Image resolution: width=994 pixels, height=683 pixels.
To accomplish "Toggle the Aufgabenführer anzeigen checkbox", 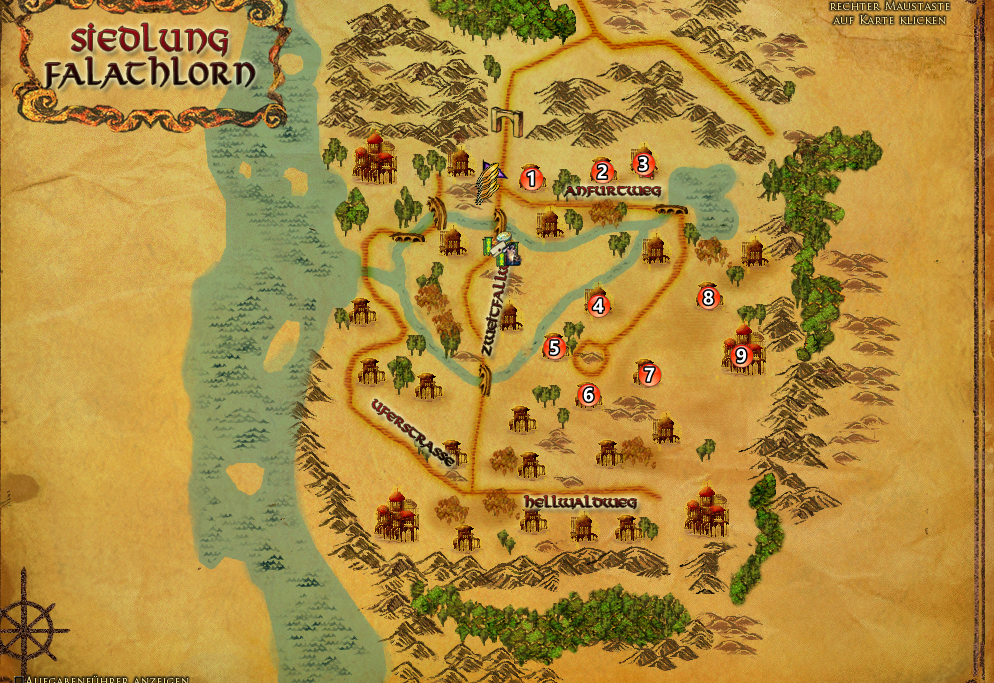I will (x=19, y=679).
